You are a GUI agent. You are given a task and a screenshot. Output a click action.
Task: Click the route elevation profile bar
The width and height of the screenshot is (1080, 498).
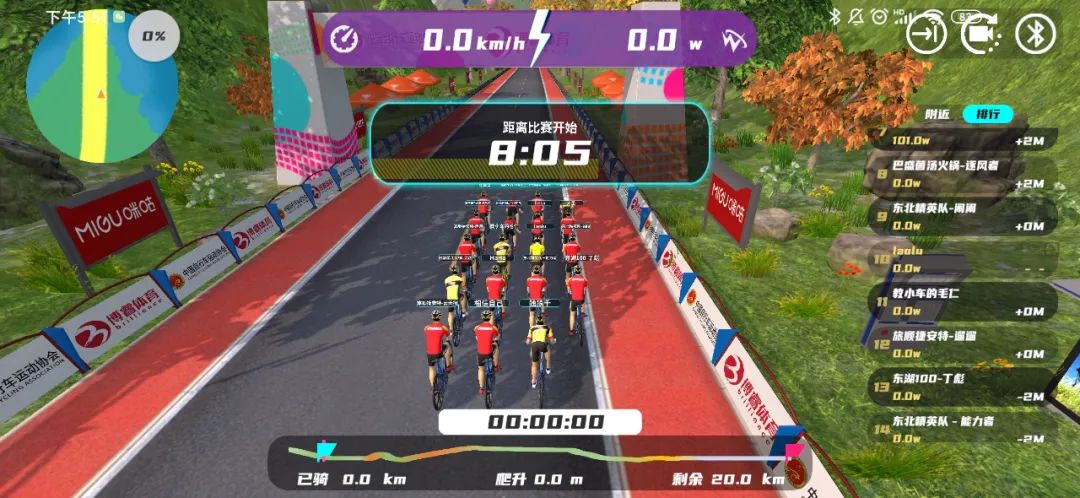(540, 455)
